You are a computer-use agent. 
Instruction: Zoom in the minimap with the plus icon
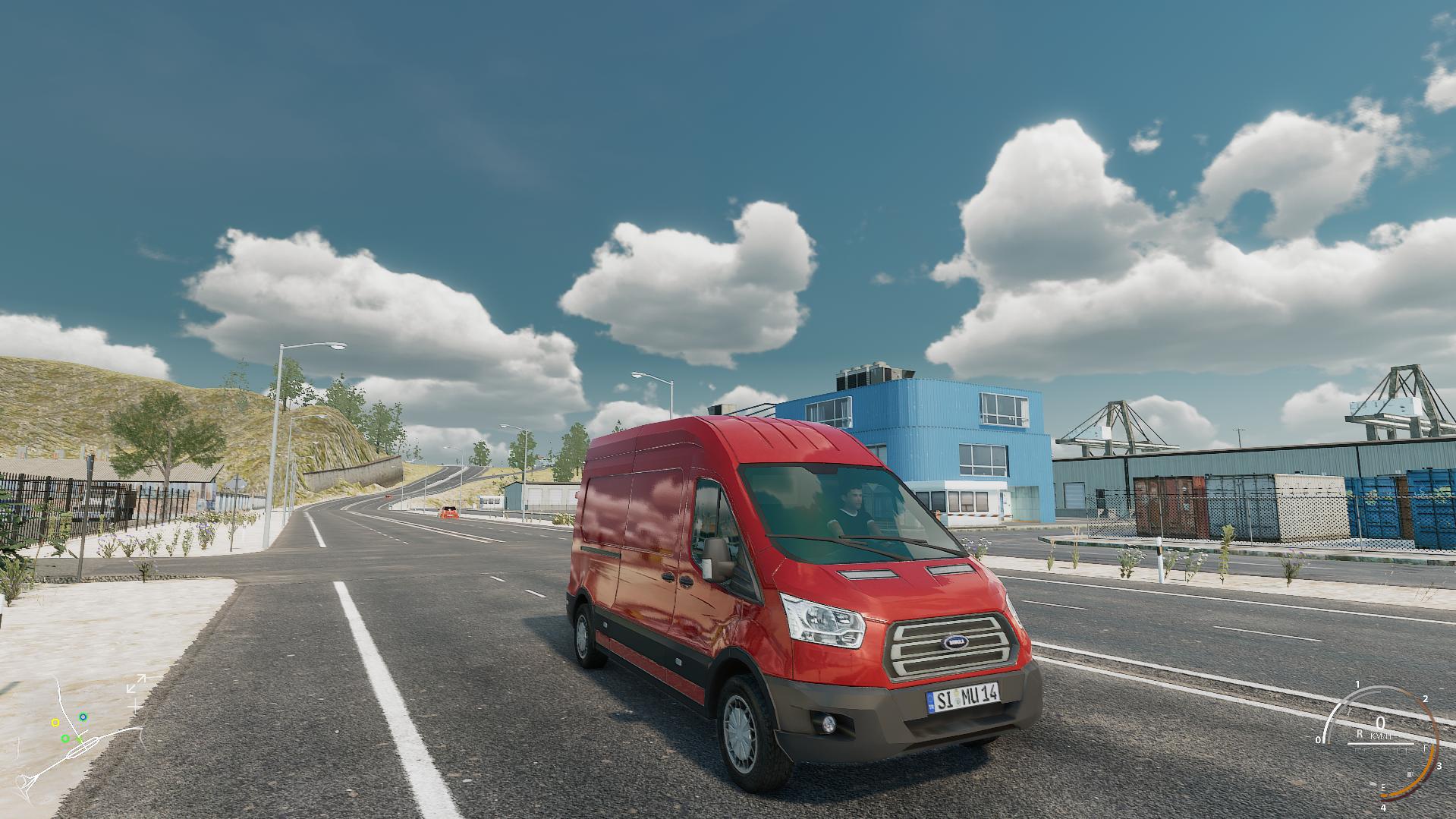[136, 705]
